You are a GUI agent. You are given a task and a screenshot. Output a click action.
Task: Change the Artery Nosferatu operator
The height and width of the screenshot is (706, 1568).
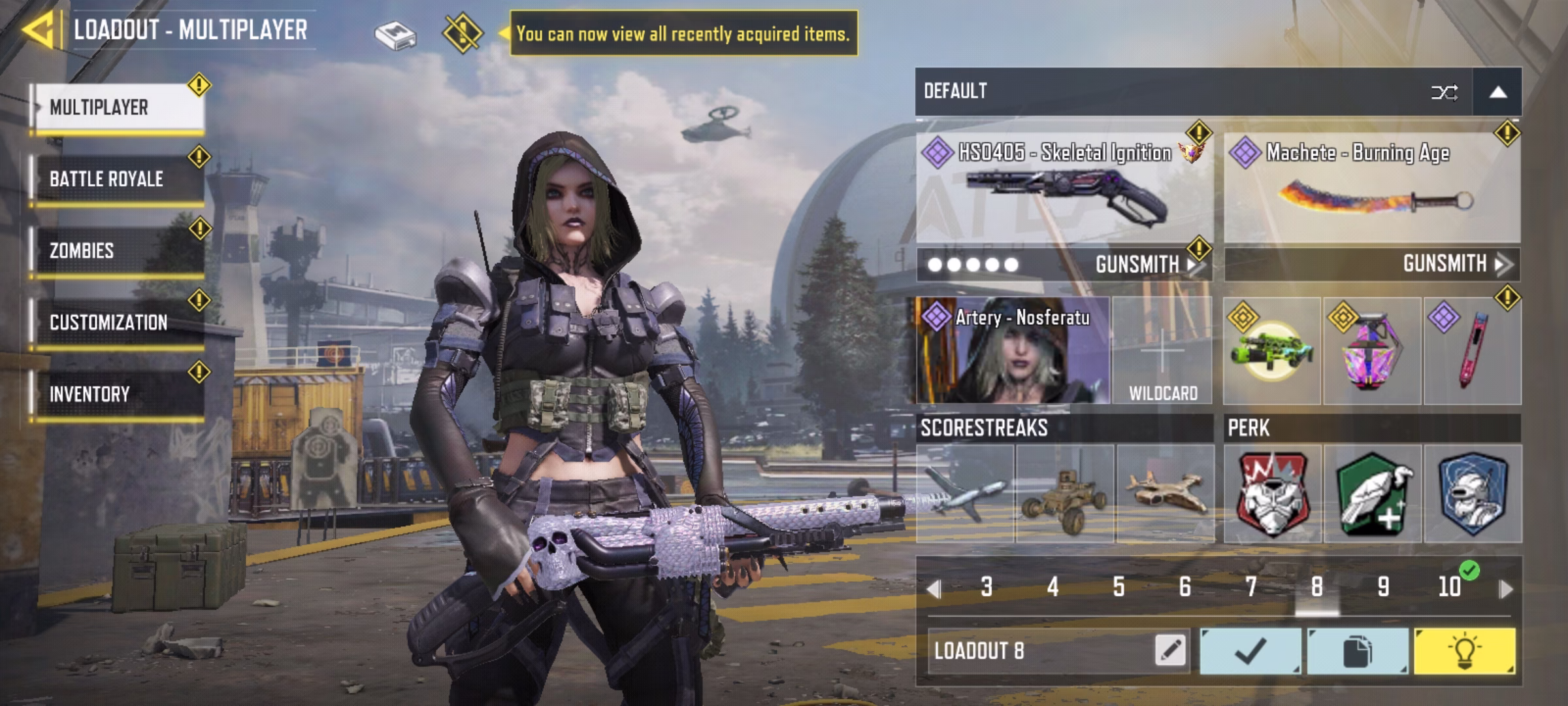[x=1013, y=351]
